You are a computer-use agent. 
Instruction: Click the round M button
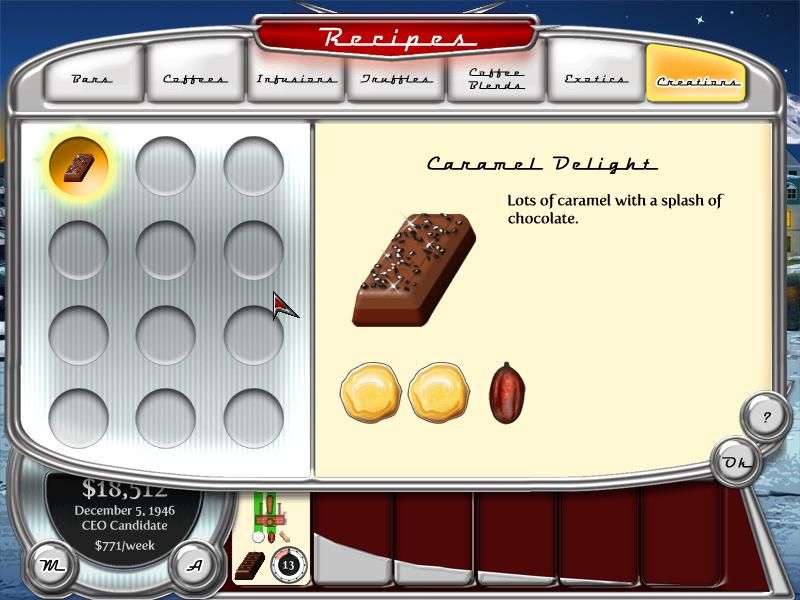[x=47, y=565]
